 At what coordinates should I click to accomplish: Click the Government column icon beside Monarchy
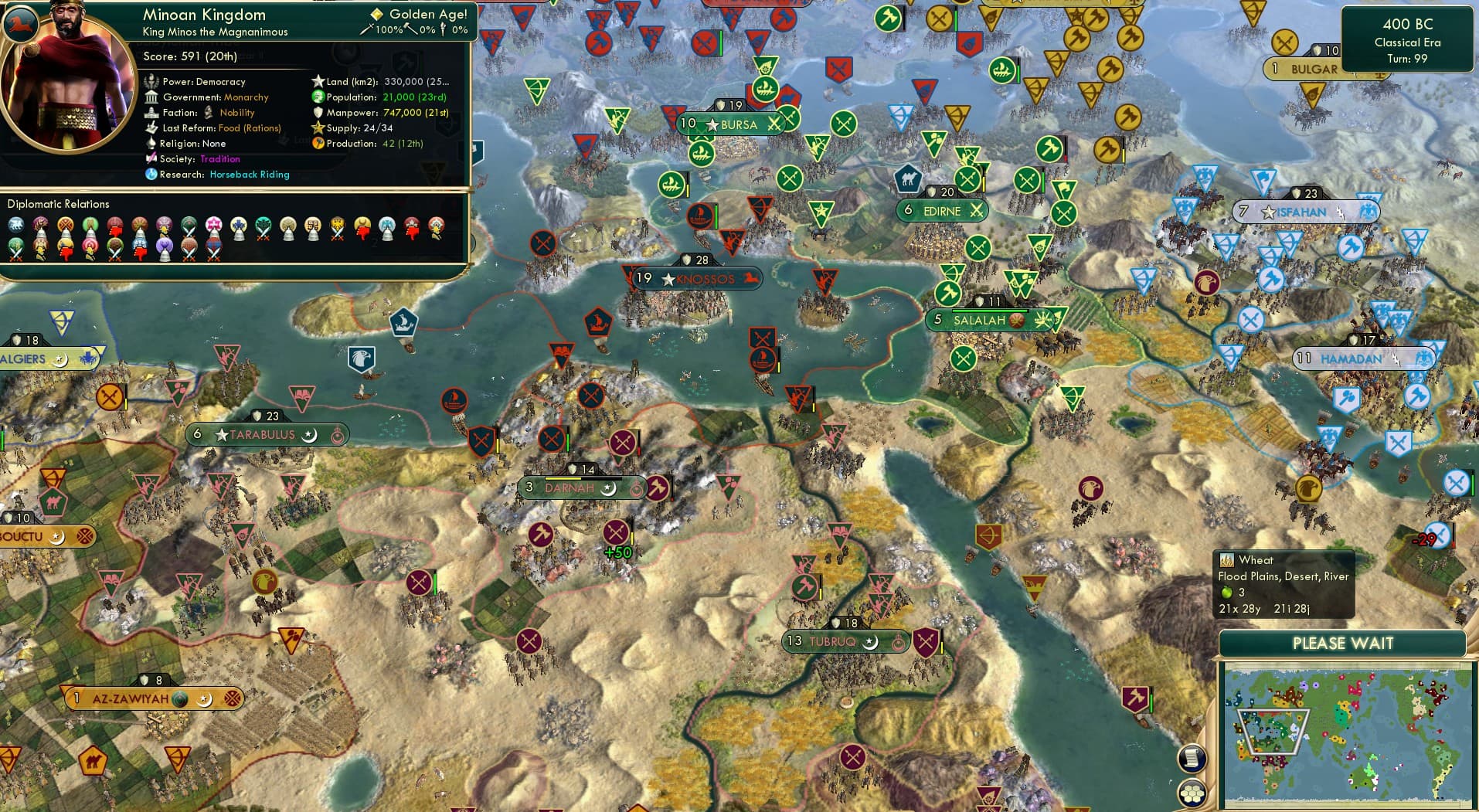(x=151, y=97)
